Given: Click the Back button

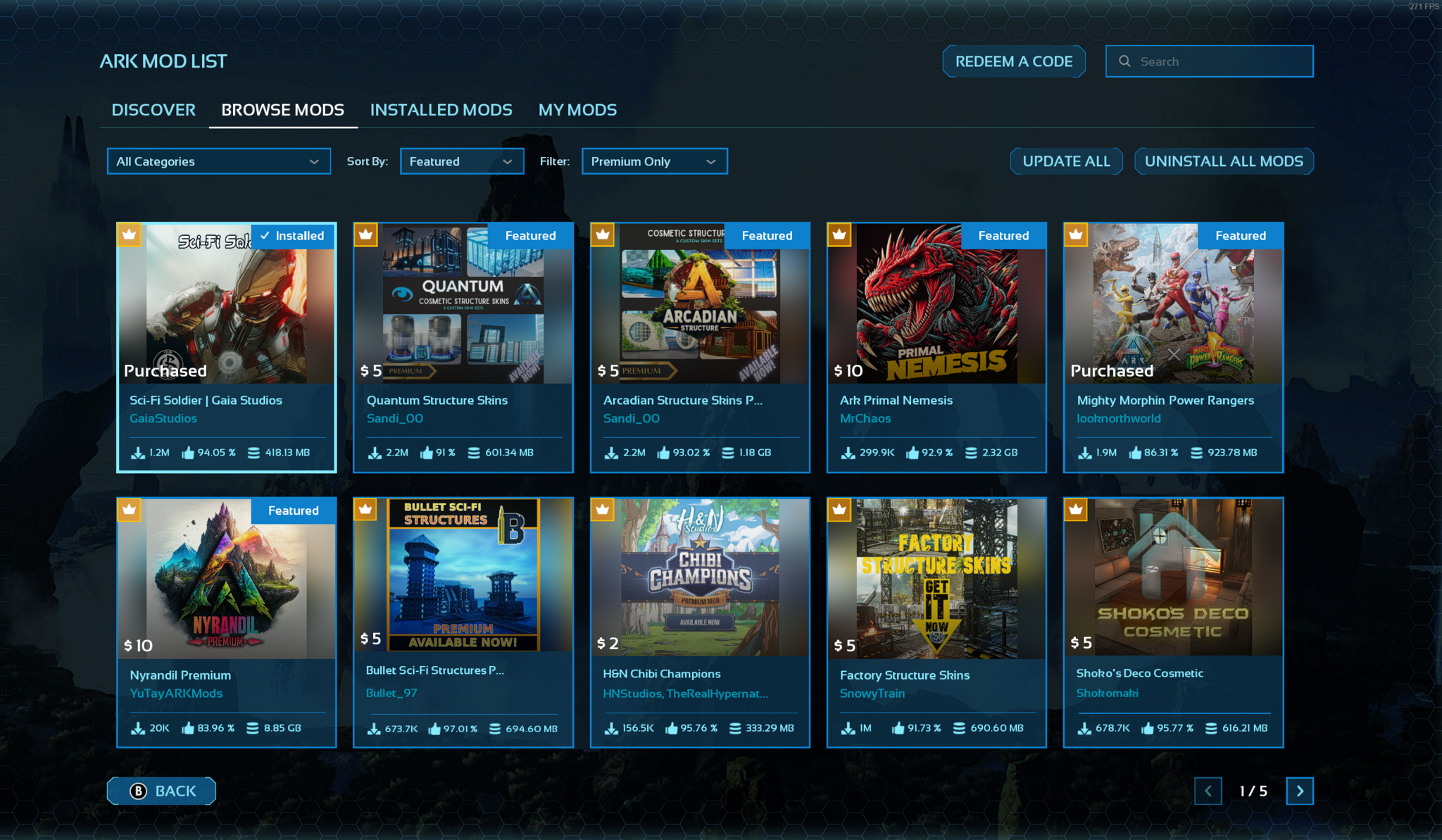Looking at the screenshot, I should point(162,791).
